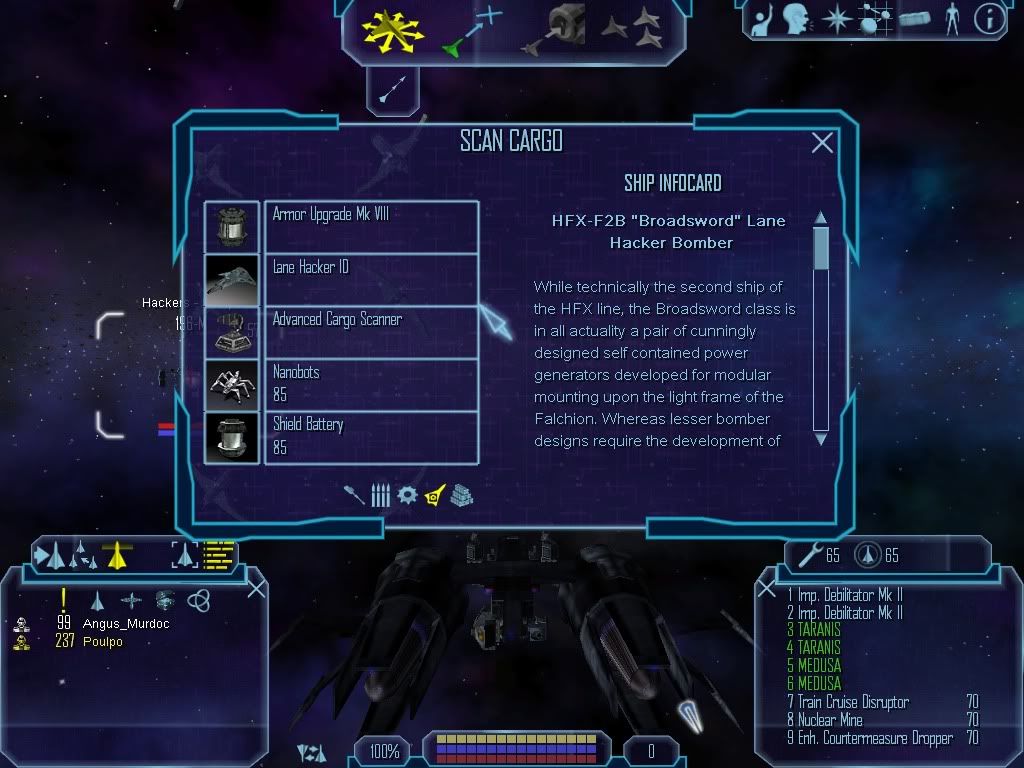Activate the Goto maneuver icon
The image size is (1024, 768).
pyautogui.click(x=471, y=30)
